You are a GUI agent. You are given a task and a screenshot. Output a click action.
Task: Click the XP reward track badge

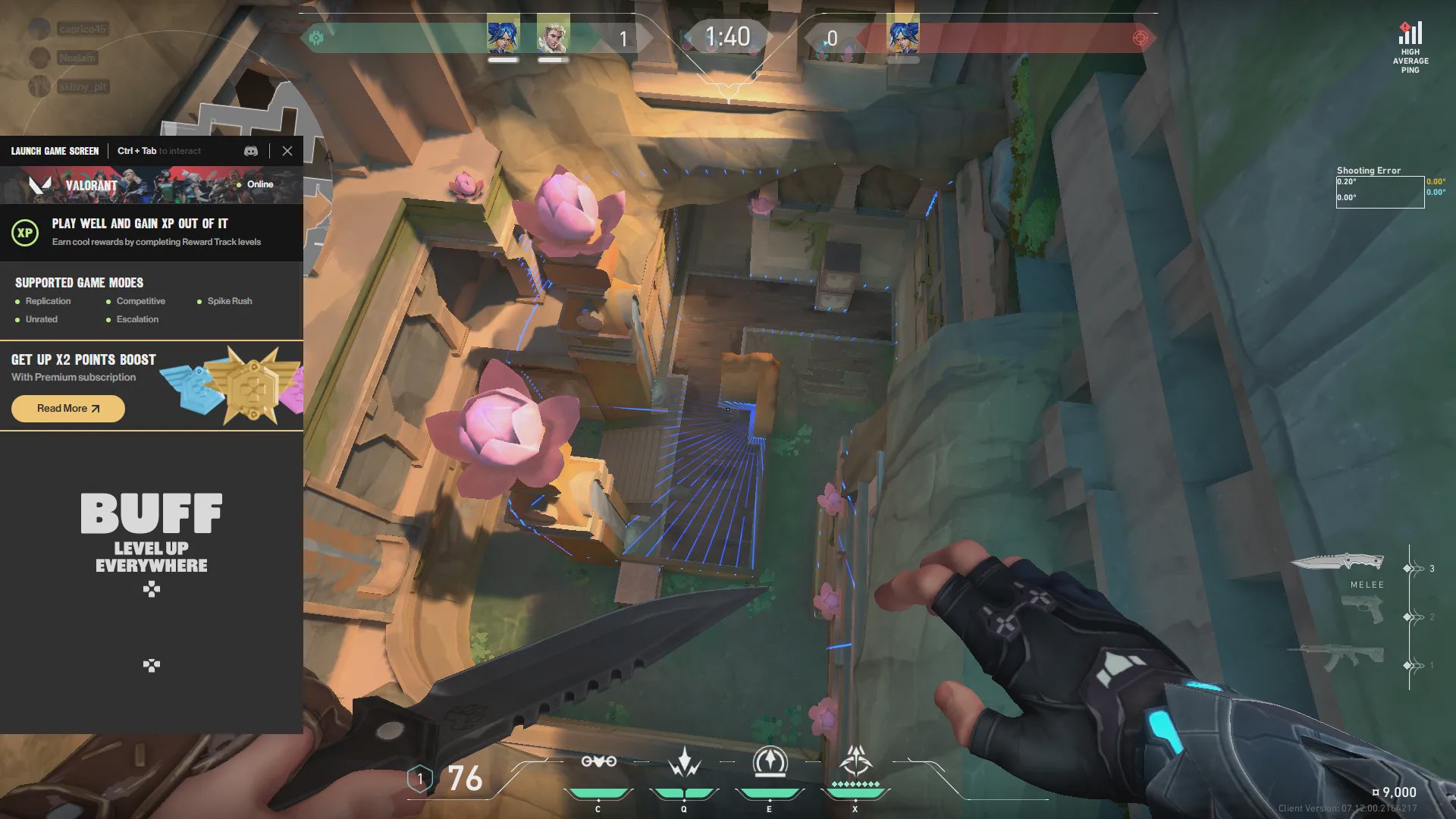point(25,233)
